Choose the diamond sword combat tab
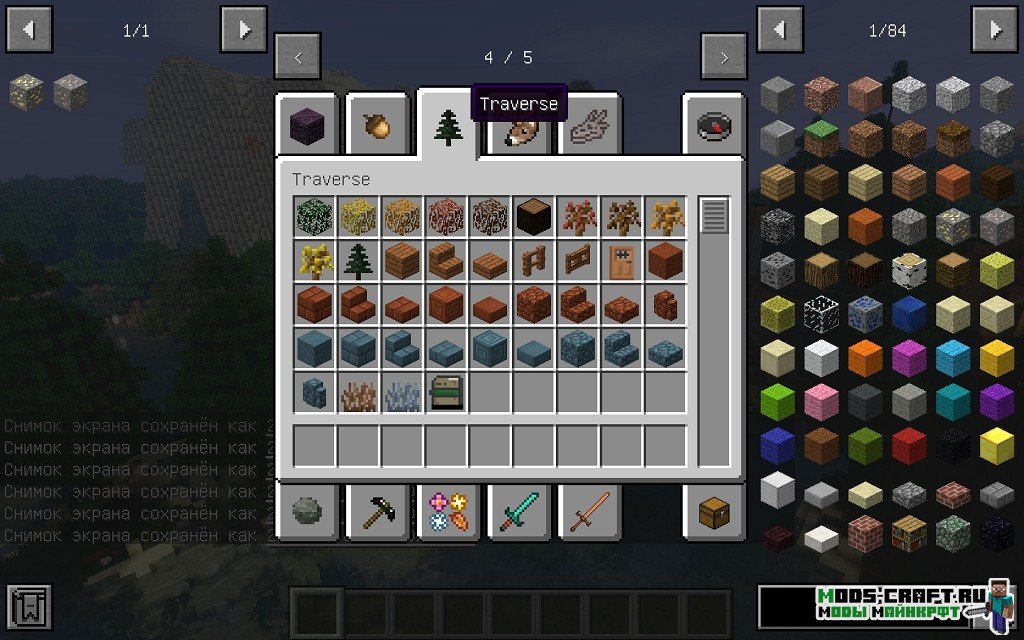 (x=519, y=513)
